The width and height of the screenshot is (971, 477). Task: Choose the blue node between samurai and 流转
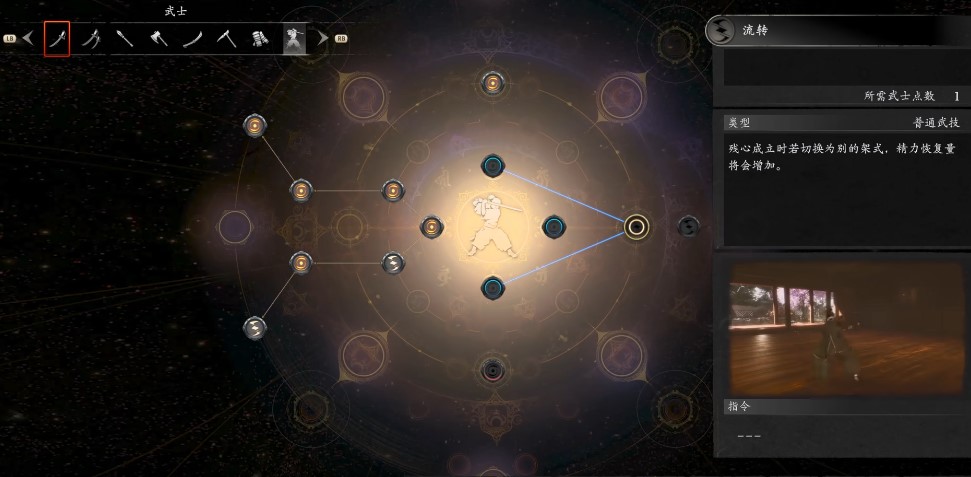[553, 227]
